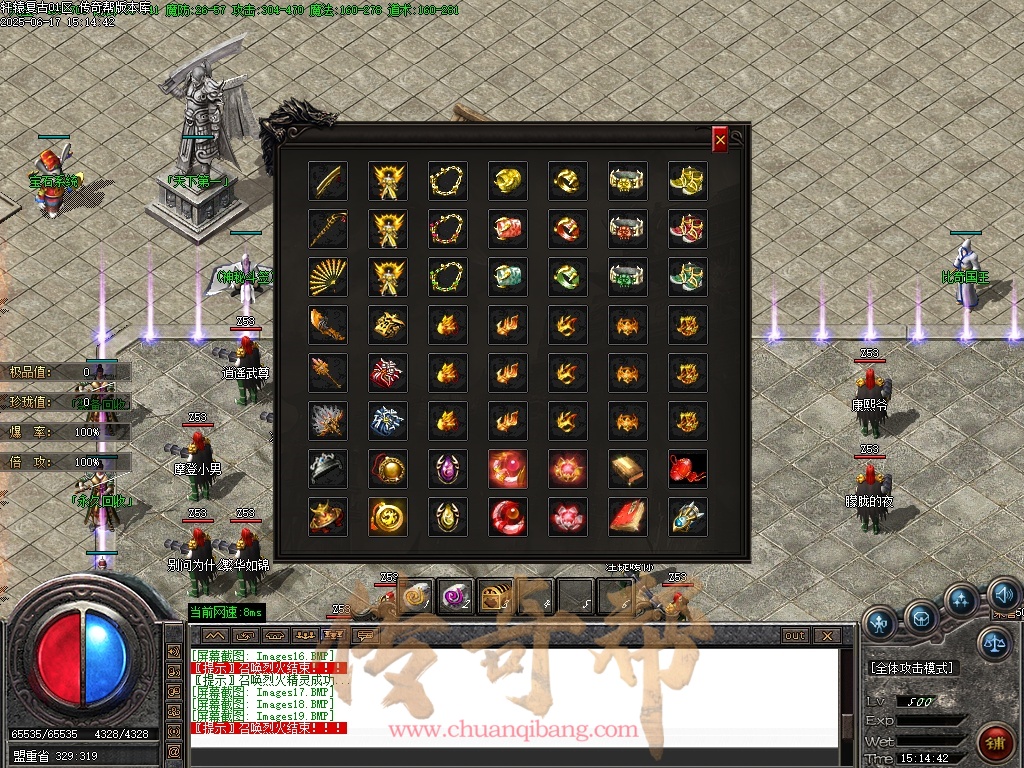Open the trade panel with the scales button

pyautogui.click(x=993, y=643)
